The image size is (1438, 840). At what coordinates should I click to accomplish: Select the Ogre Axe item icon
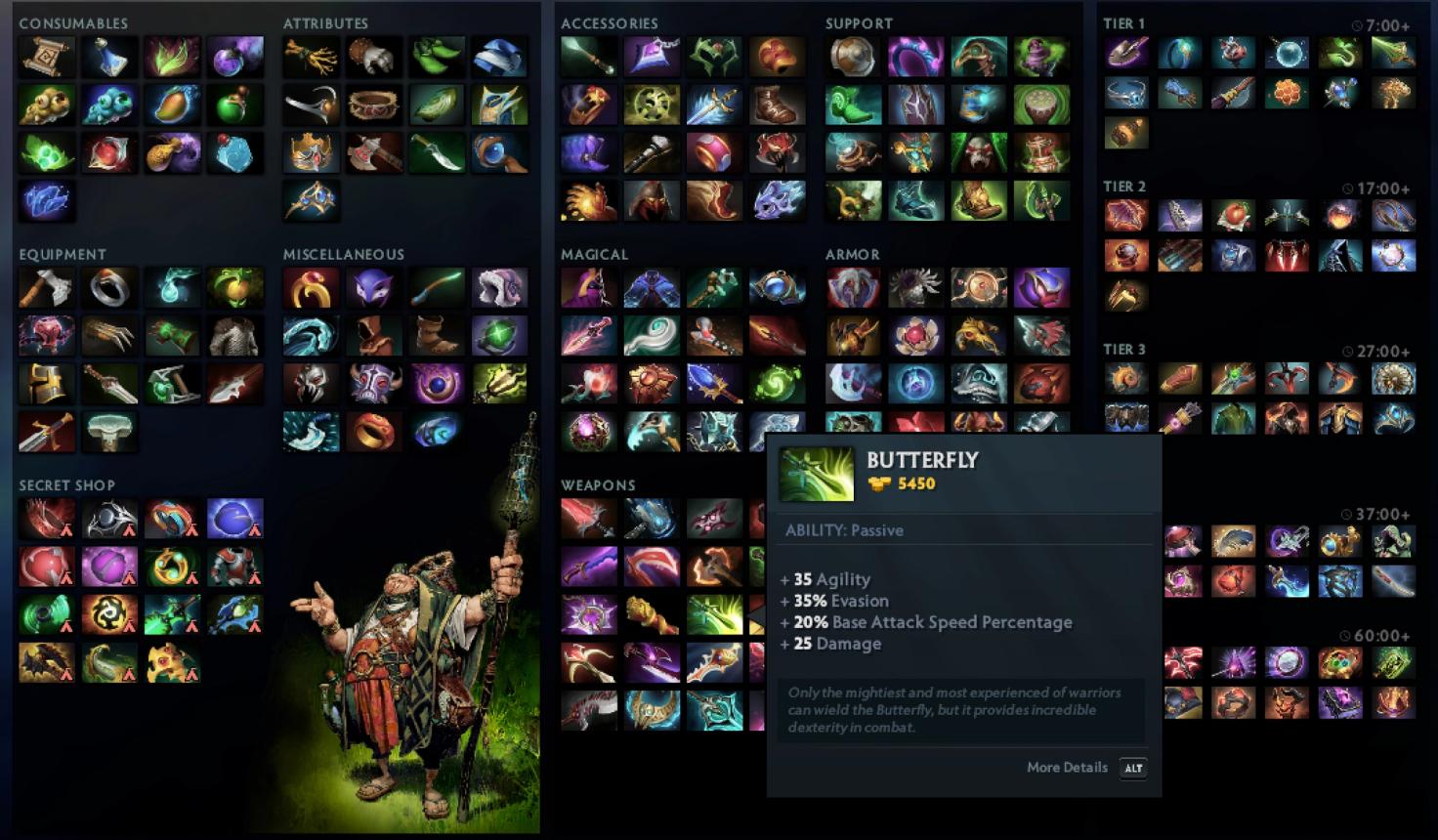coord(375,151)
